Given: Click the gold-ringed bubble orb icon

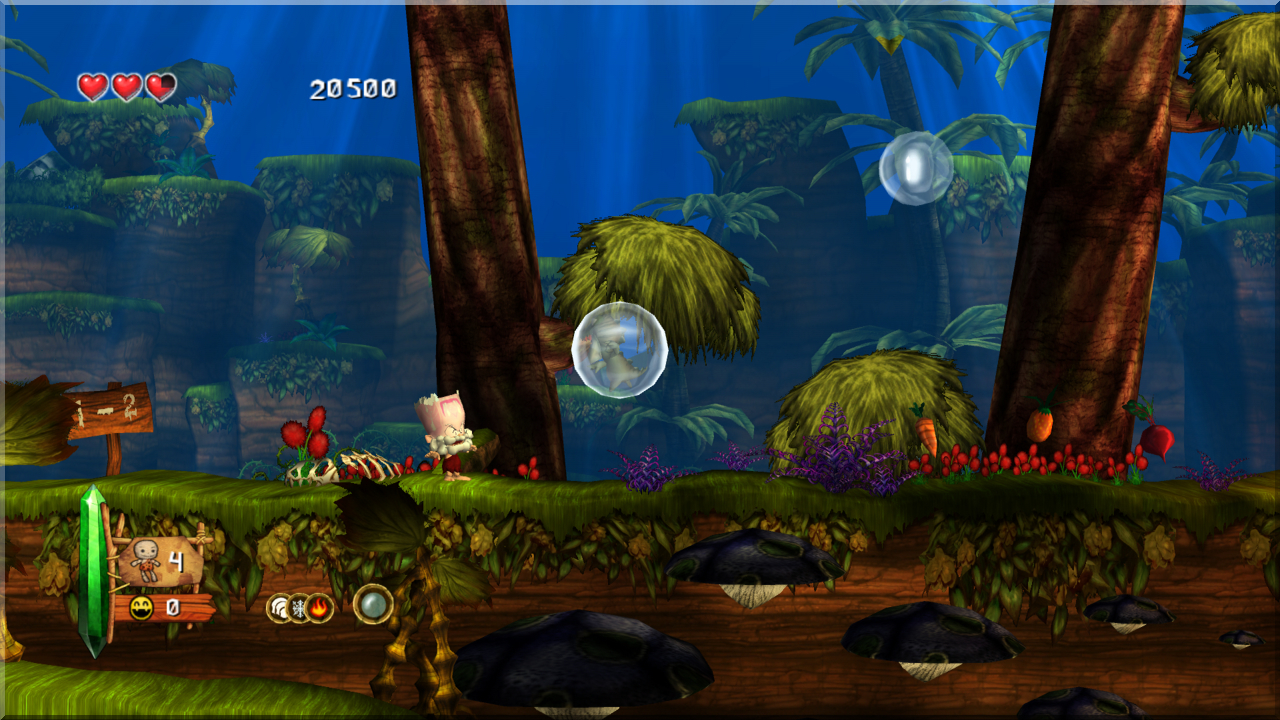Looking at the screenshot, I should [373, 604].
